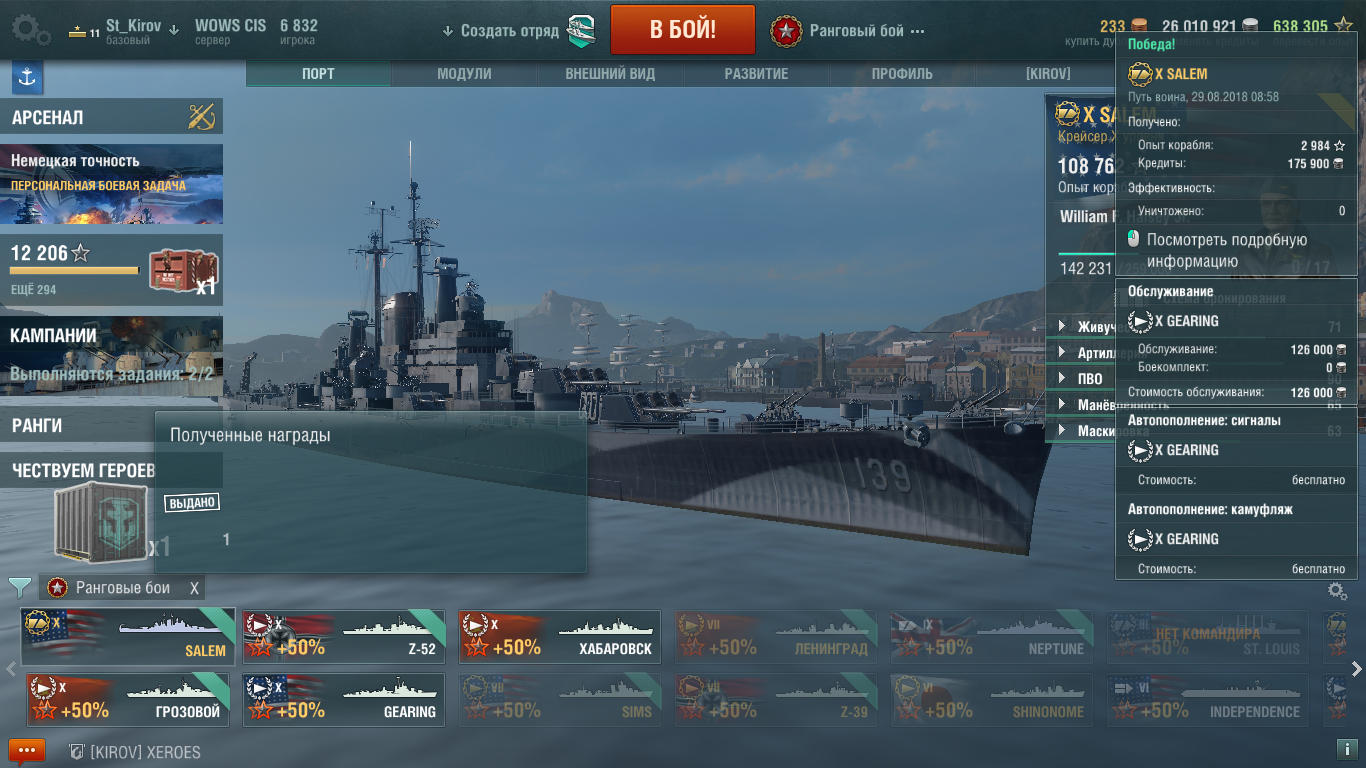Pick the ГРОЗОВОЙ ship card
1366x768 pixels.
128,699
